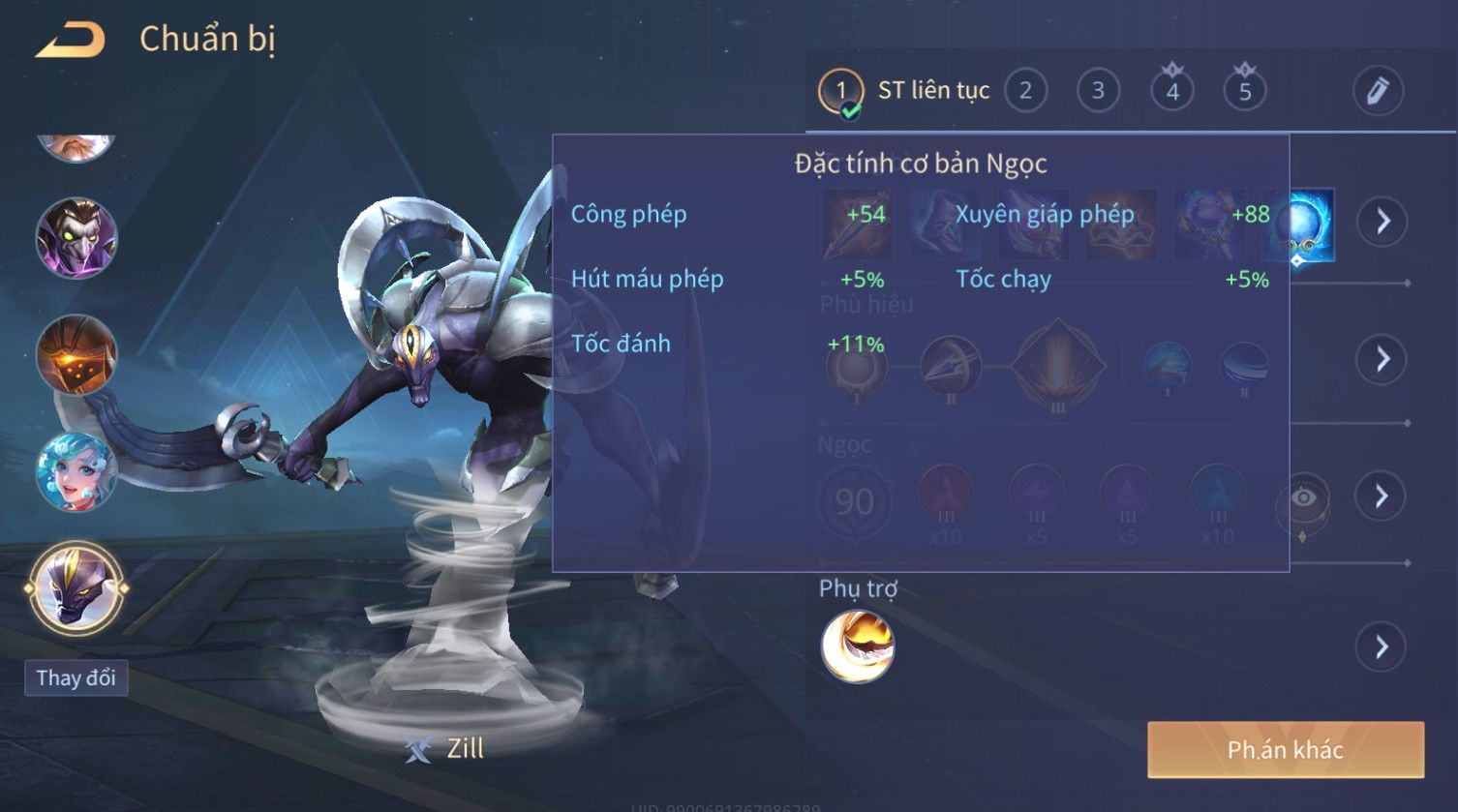
Task: Switch to preset slot 3
Action: 1098,91
